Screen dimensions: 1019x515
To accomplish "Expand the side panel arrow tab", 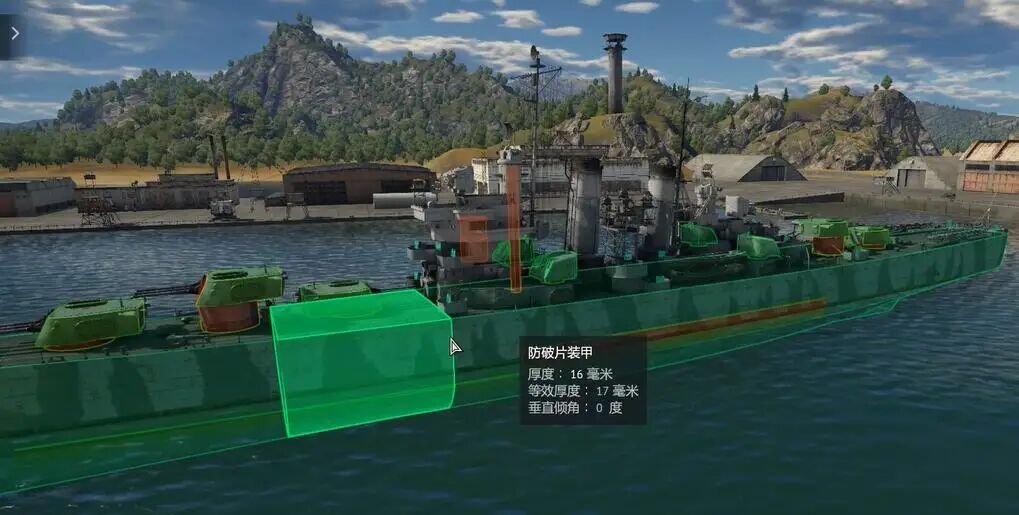I will 13,33.
